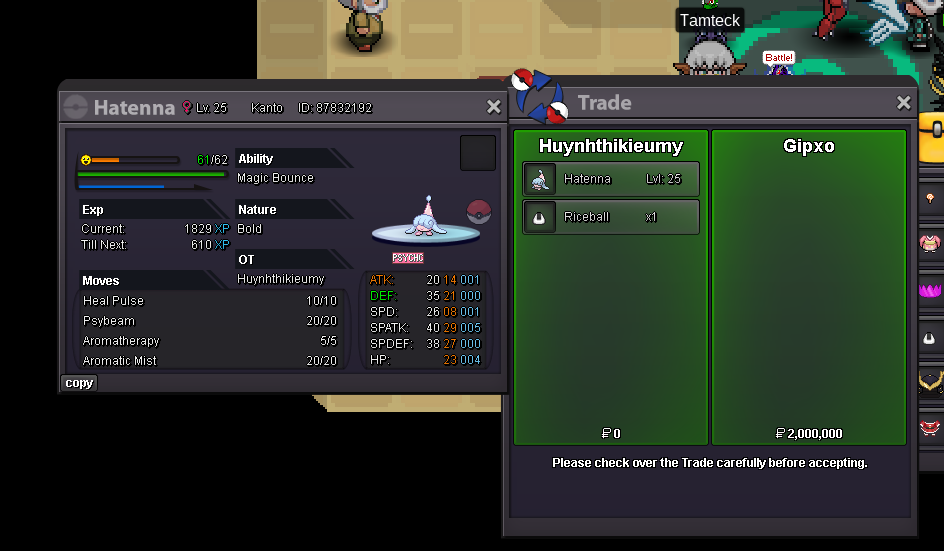
Task: Select the Riceball x1 trade item
Action: pos(611,217)
